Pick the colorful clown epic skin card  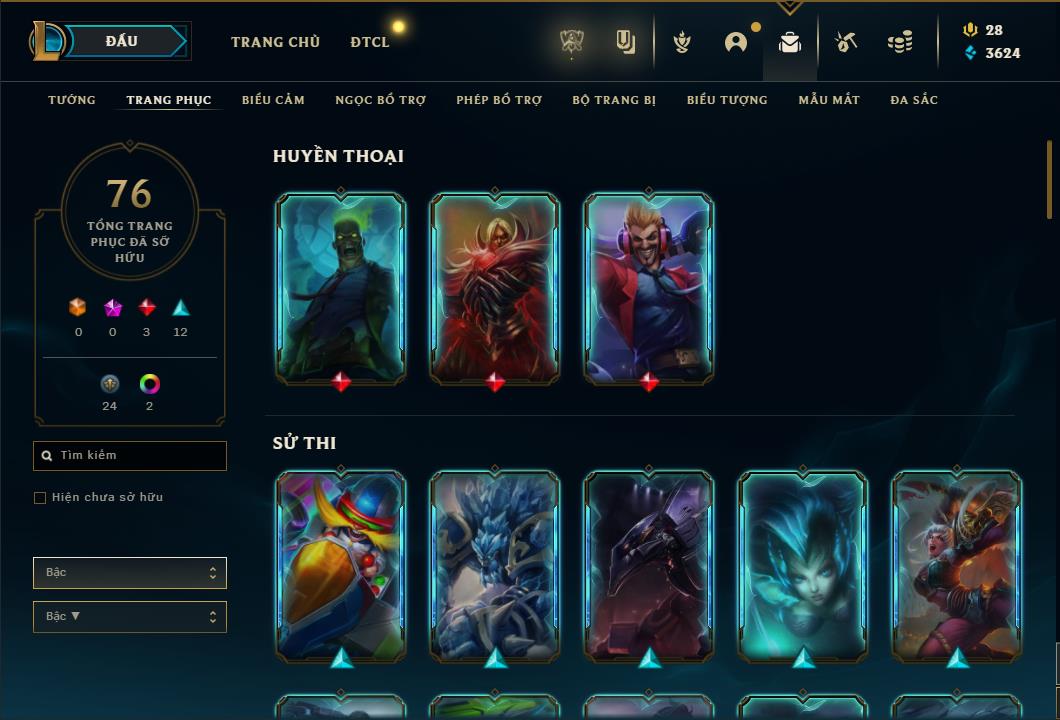341,565
